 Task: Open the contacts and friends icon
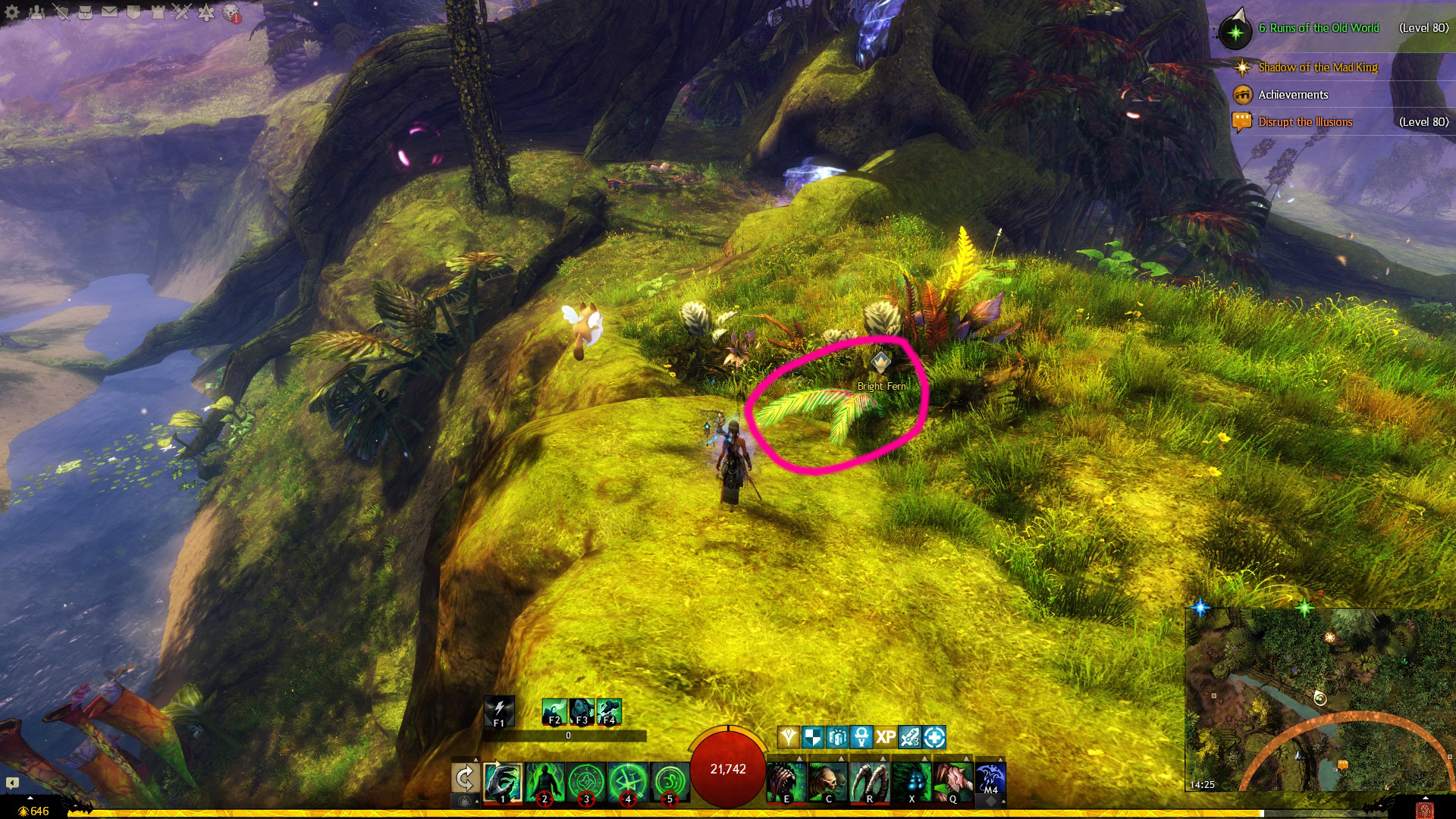point(36,12)
